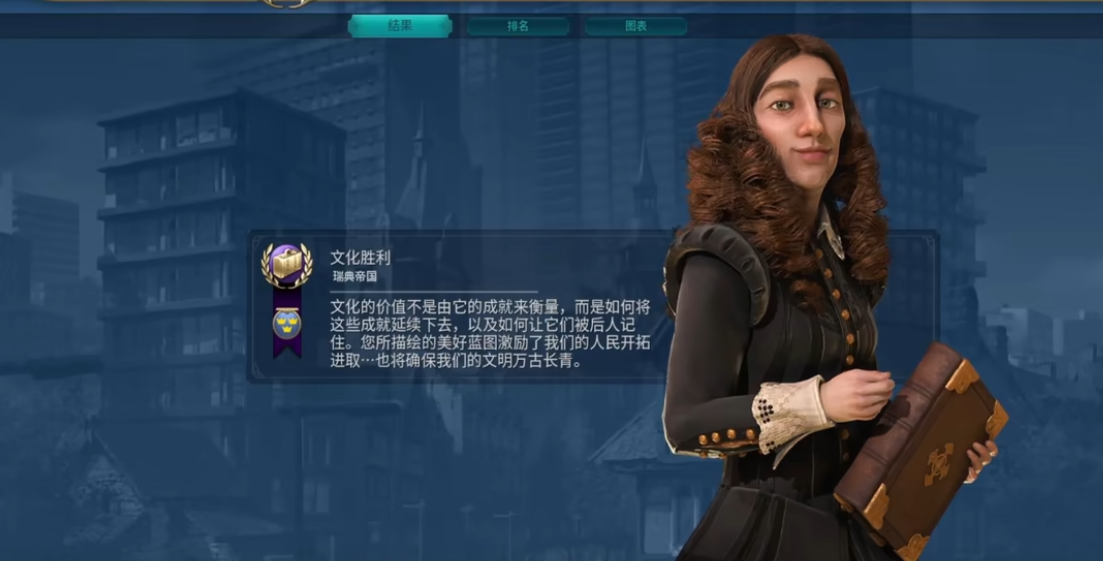The image size is (1103, 561).
Task: Show the 图表 charts tab
Action: [636, 26]
